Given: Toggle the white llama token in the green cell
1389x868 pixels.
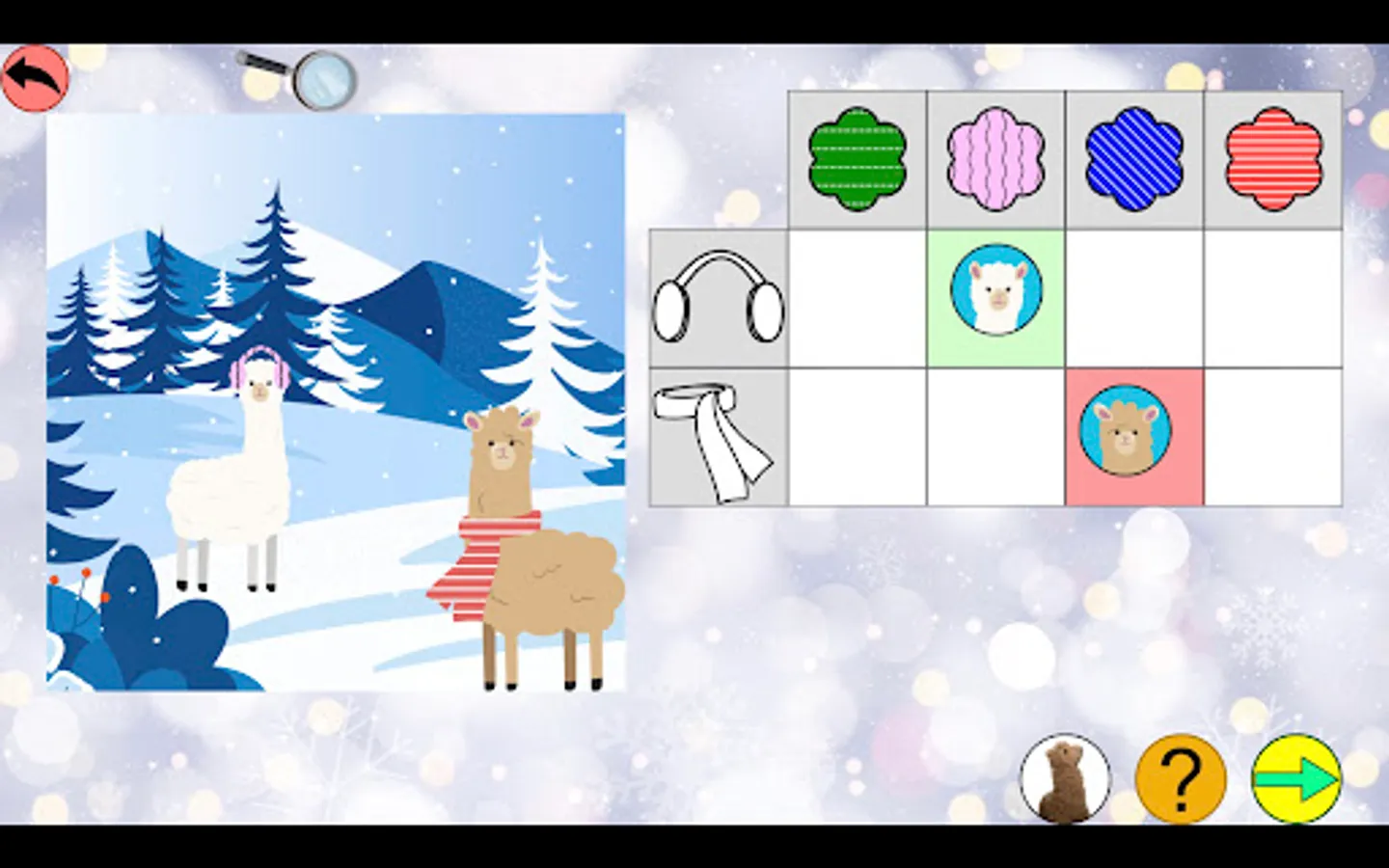Looking at the screenshot, I should (x=995, y=290).
